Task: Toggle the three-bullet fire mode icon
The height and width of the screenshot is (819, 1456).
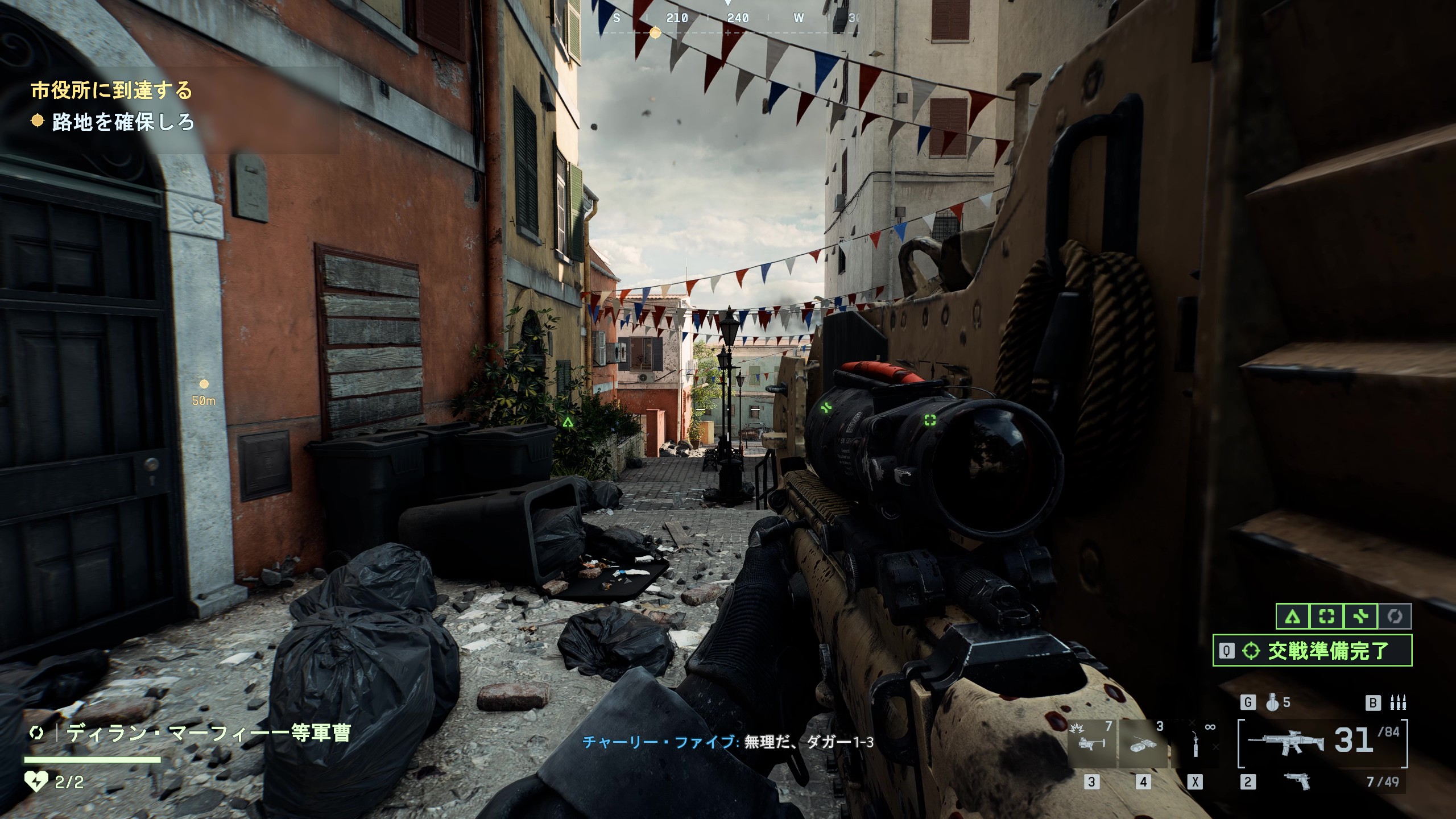Action: (x=1398, y=703)
